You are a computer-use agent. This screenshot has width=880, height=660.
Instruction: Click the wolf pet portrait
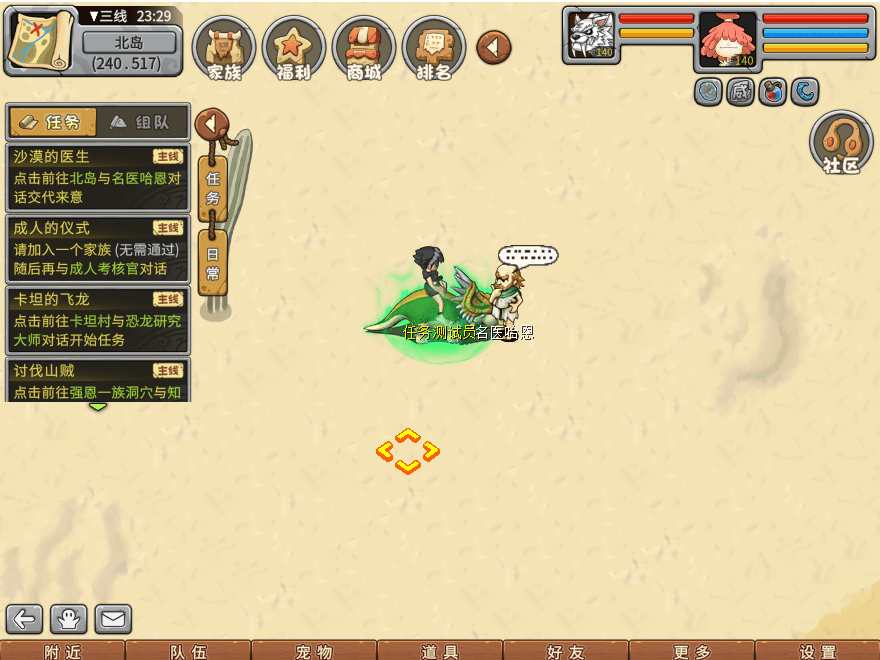pos(591,36)
